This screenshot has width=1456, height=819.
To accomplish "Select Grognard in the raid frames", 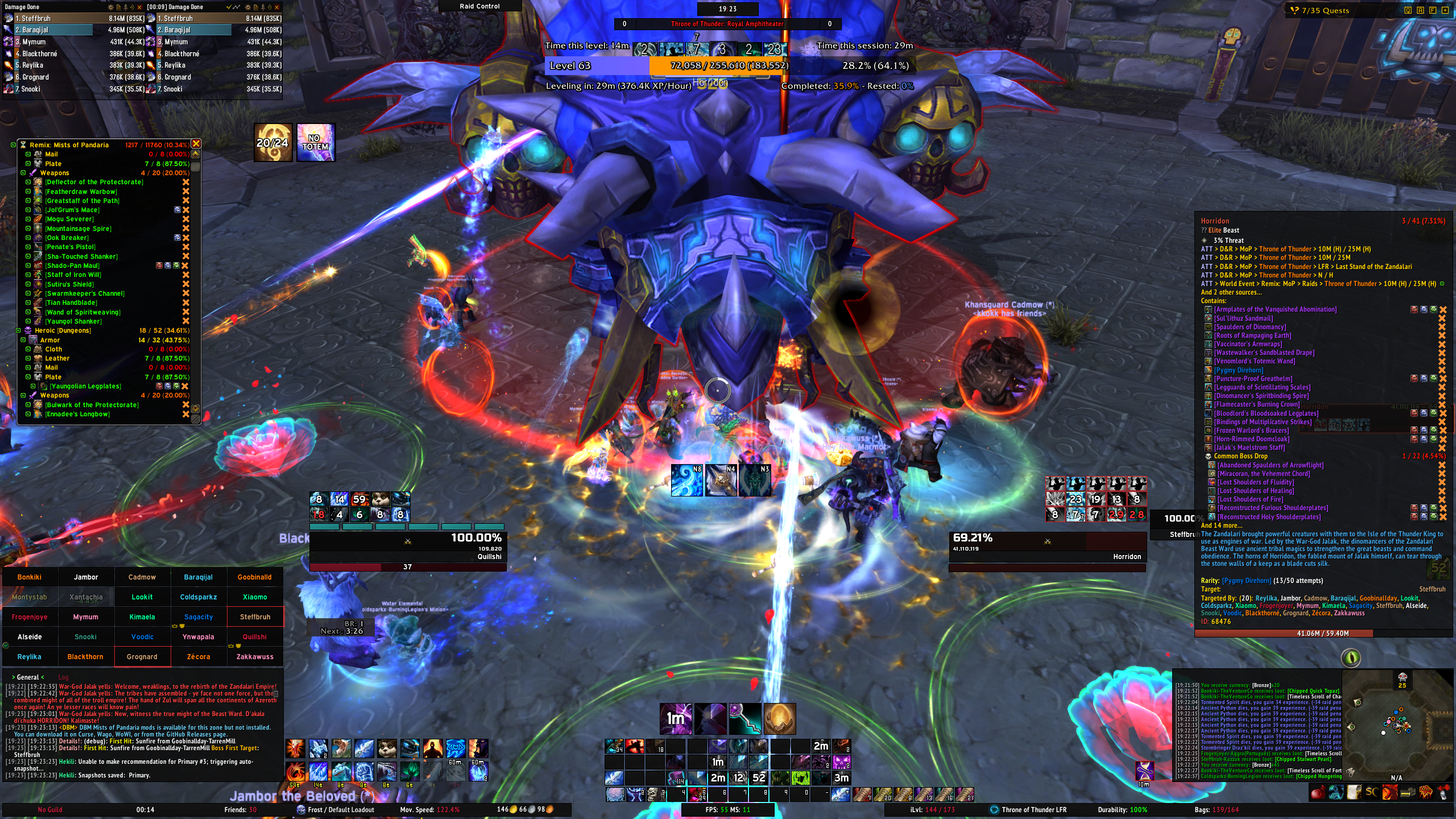I will [x=142, y=656].
